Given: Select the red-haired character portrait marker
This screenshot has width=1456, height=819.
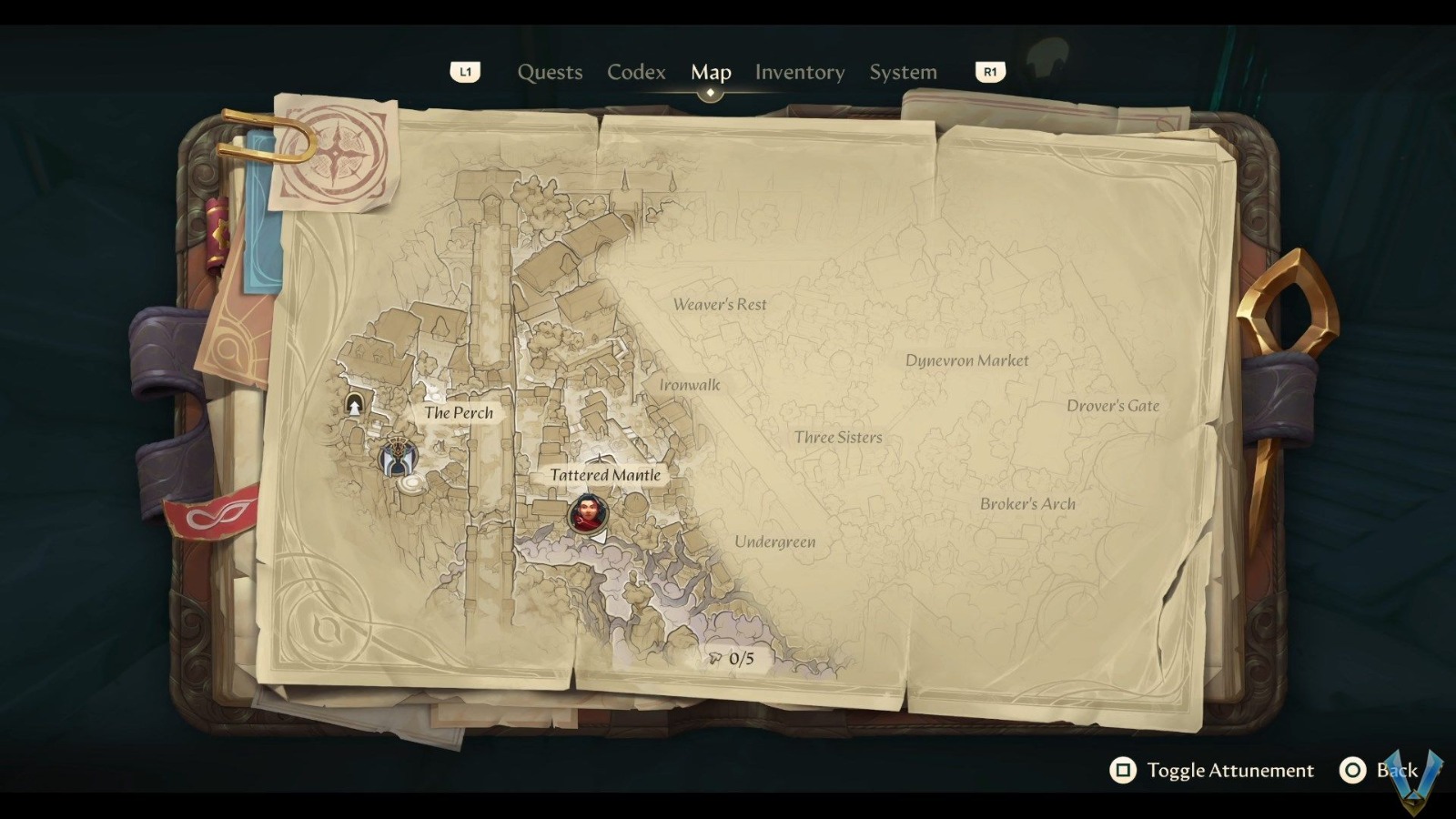Looking at the screenshot, I should (x=587, y=514).
